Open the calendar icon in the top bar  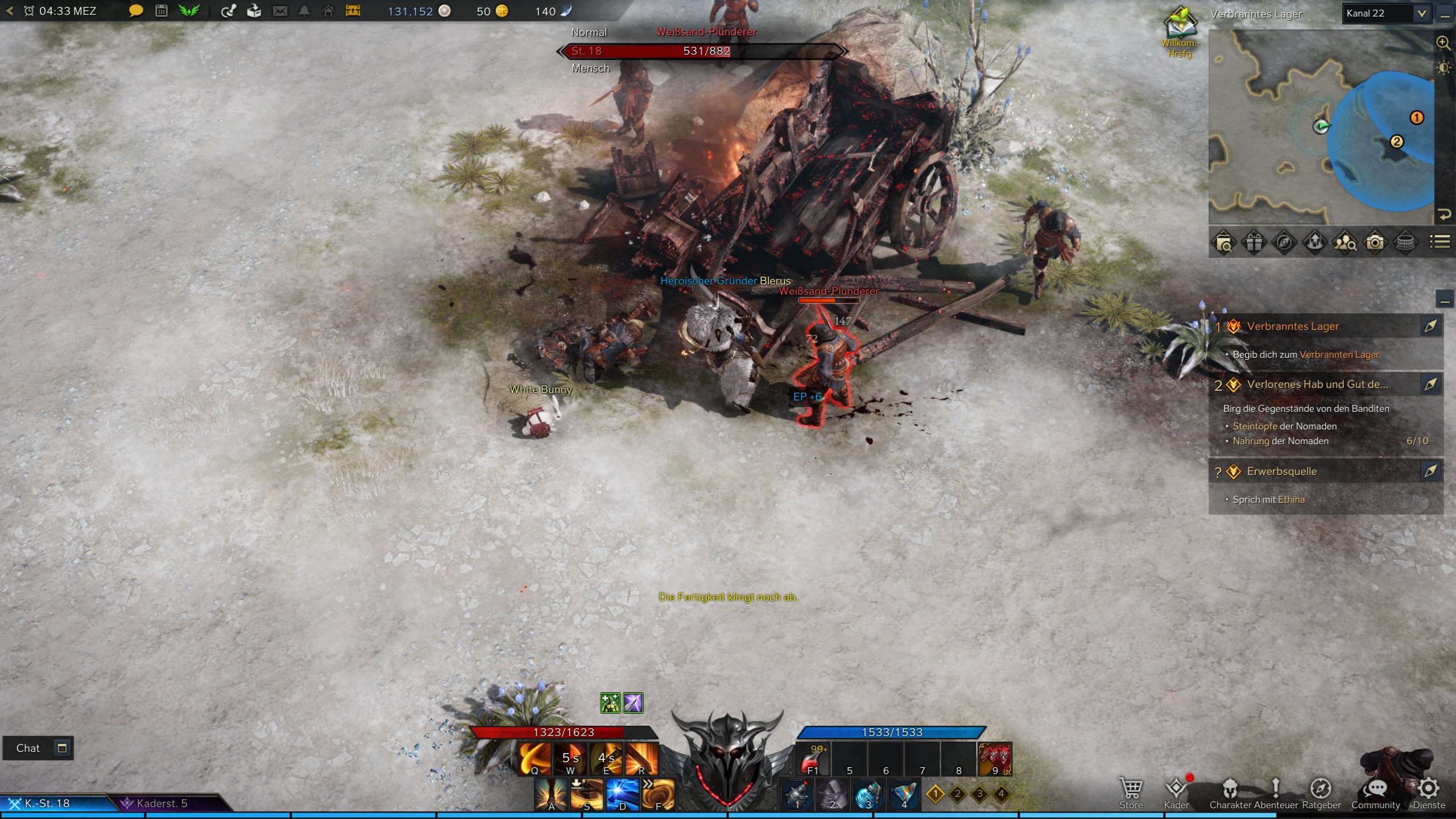tap(162, 11)
